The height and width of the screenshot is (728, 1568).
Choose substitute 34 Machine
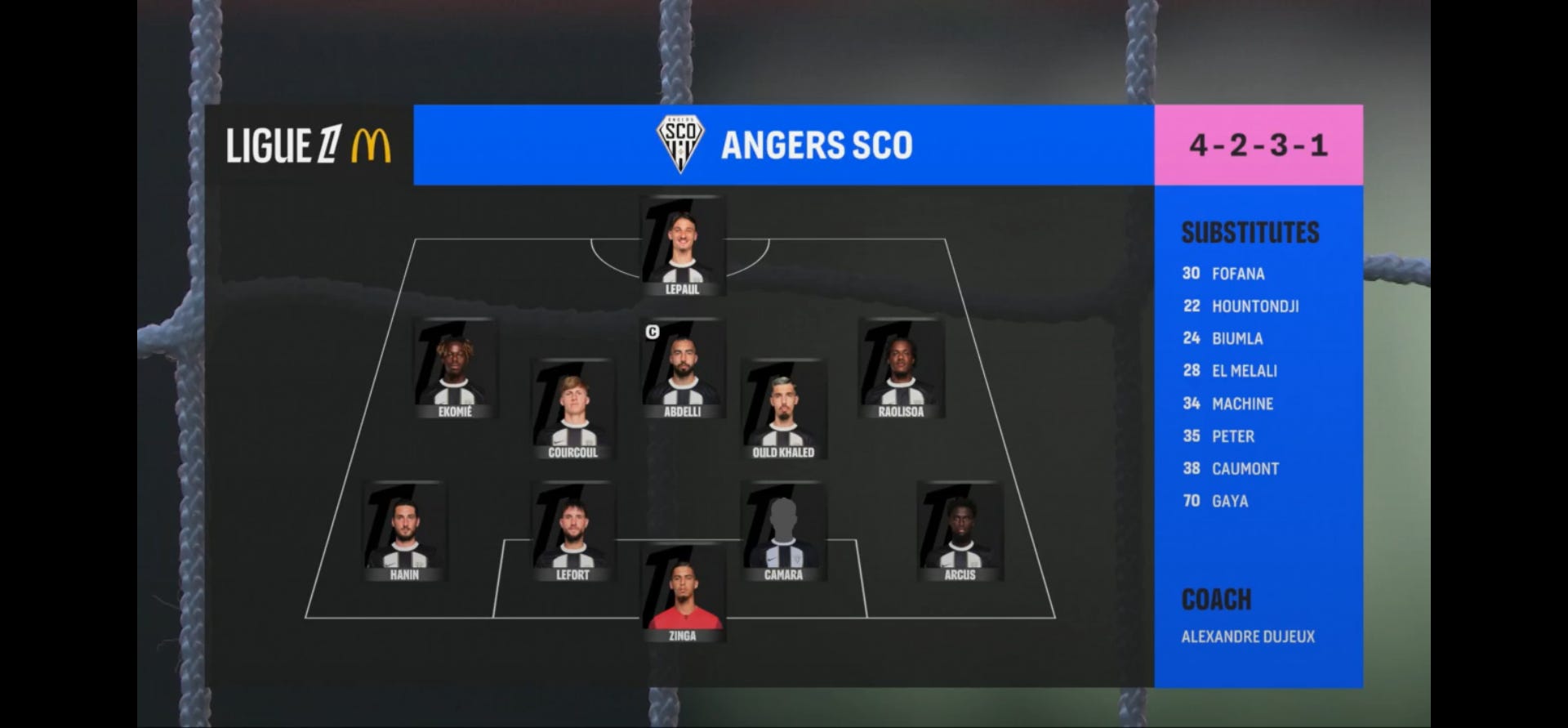[x=1228, y=404]
